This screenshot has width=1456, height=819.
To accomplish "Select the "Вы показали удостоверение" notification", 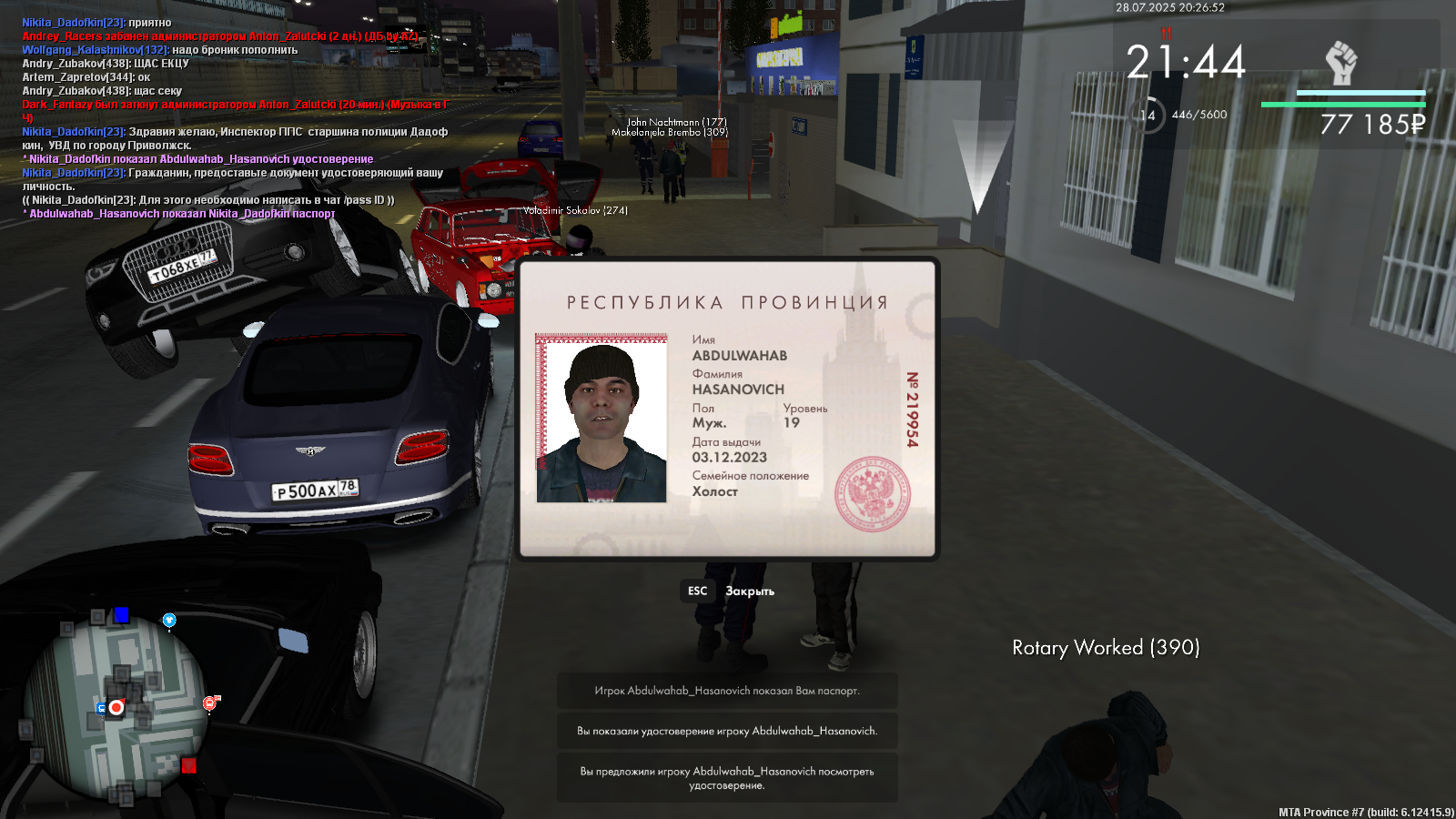I will pyautogui.click(x=727, y=731).
